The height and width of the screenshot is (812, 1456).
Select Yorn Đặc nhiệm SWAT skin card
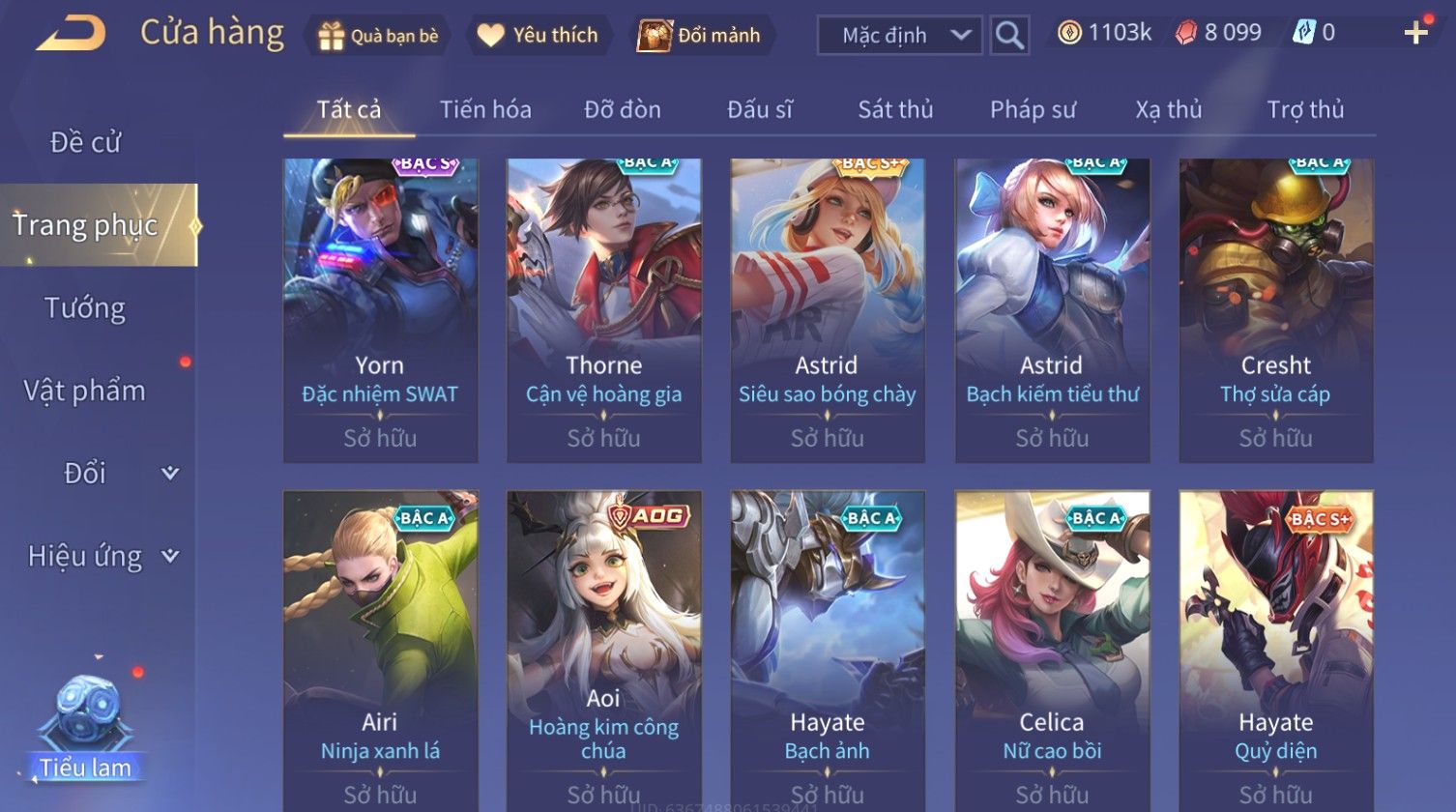[x=380, y=309]
